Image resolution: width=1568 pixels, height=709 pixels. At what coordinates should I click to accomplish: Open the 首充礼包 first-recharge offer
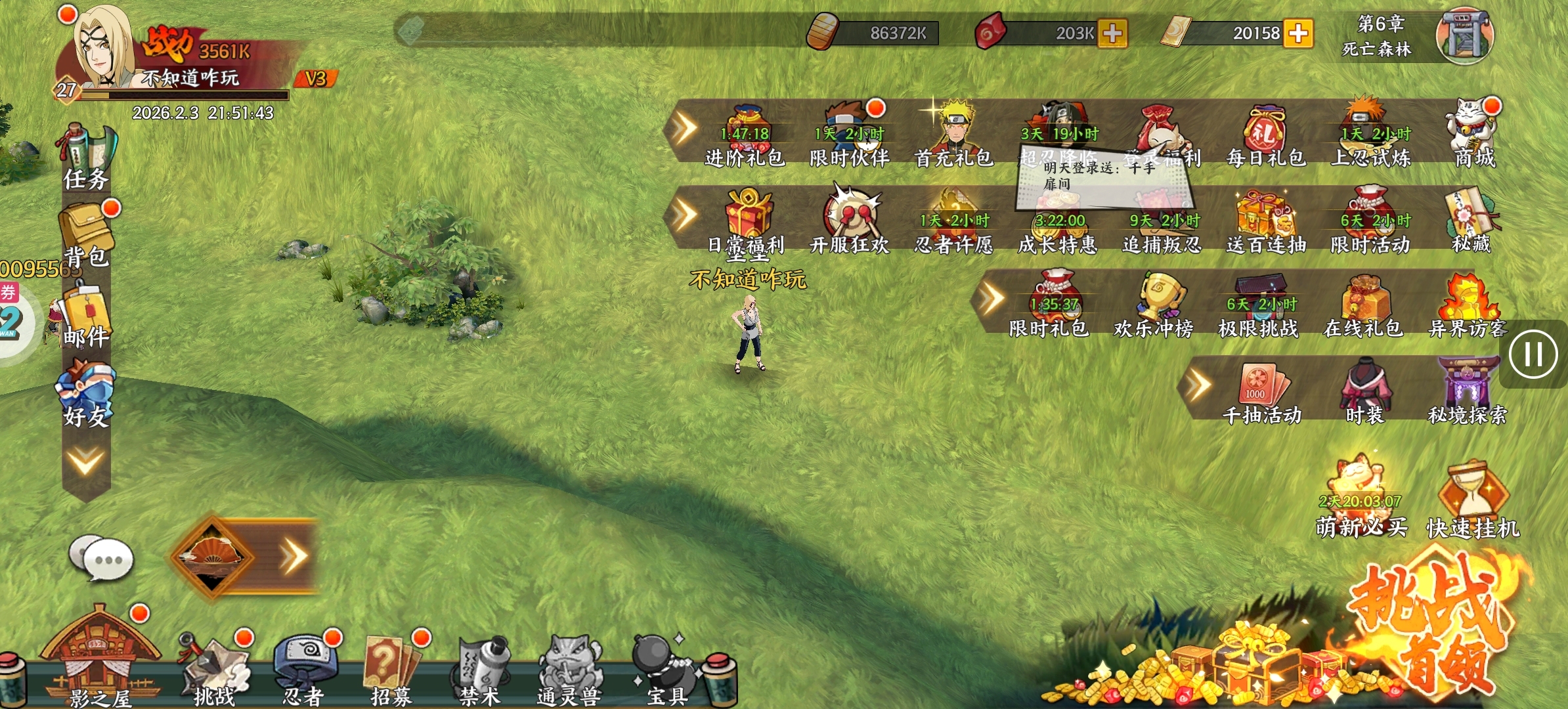coord(953,136)
